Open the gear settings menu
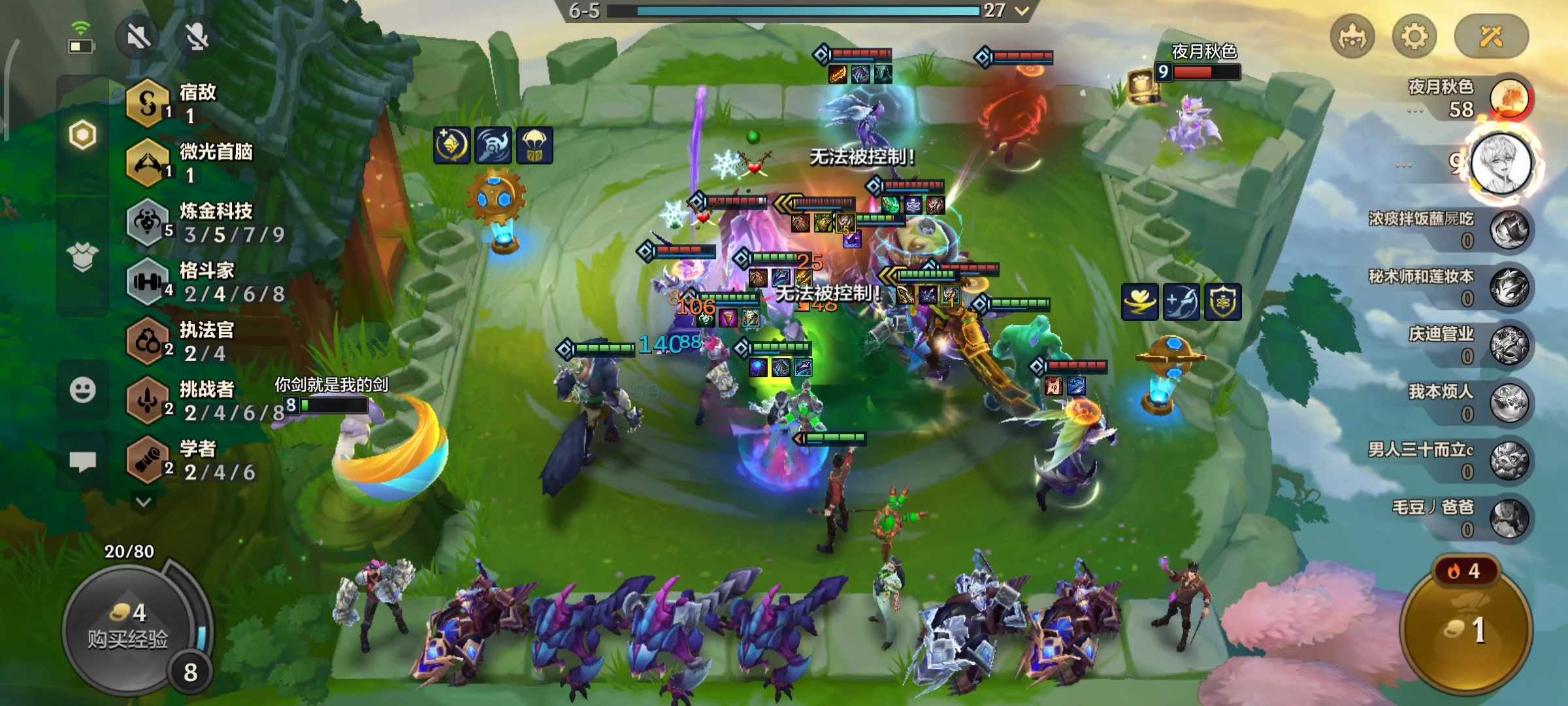Screen dimensions: 1568x706 (1414, 37)
